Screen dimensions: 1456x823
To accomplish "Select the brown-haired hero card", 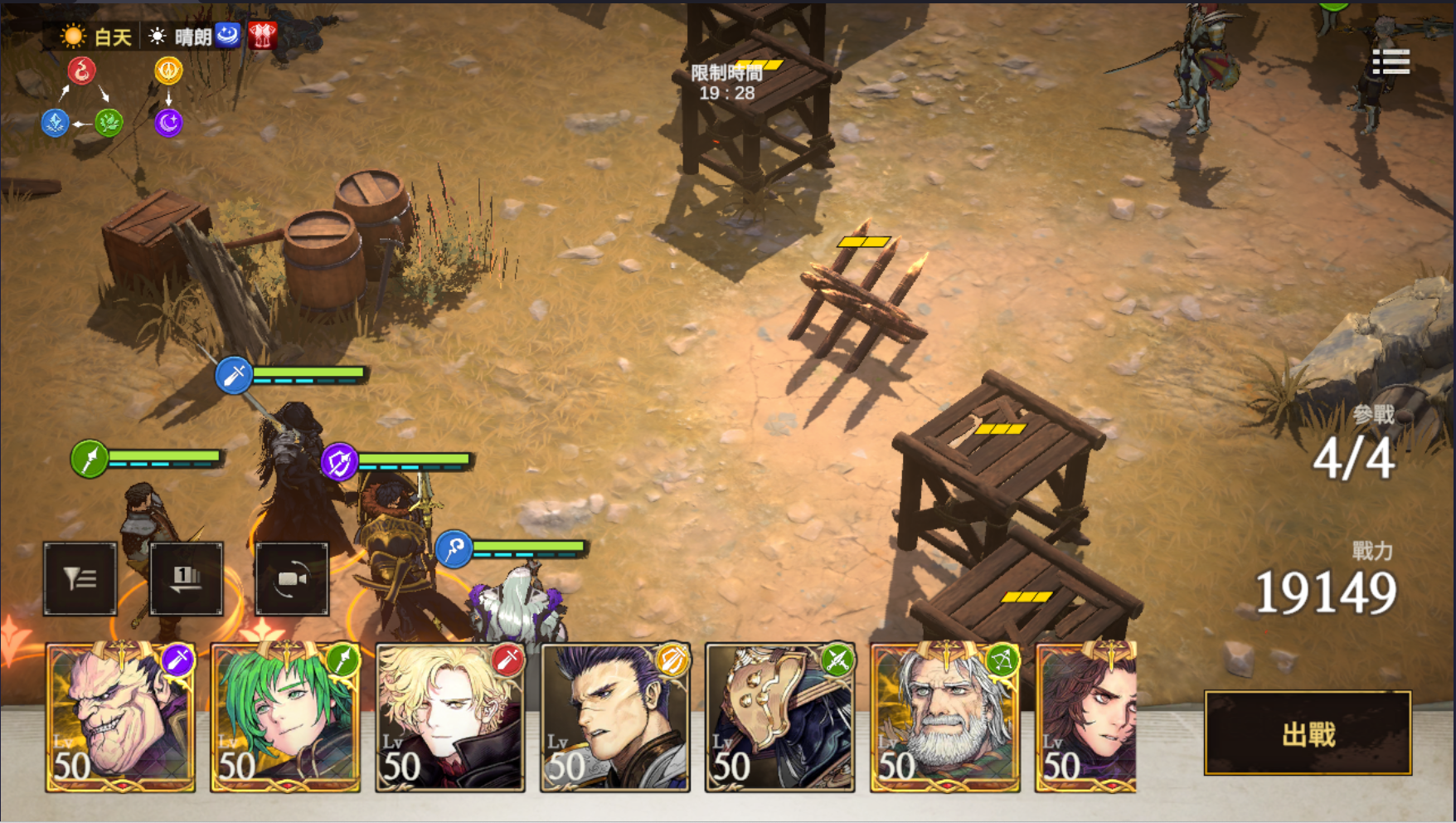I will 1086,717.
